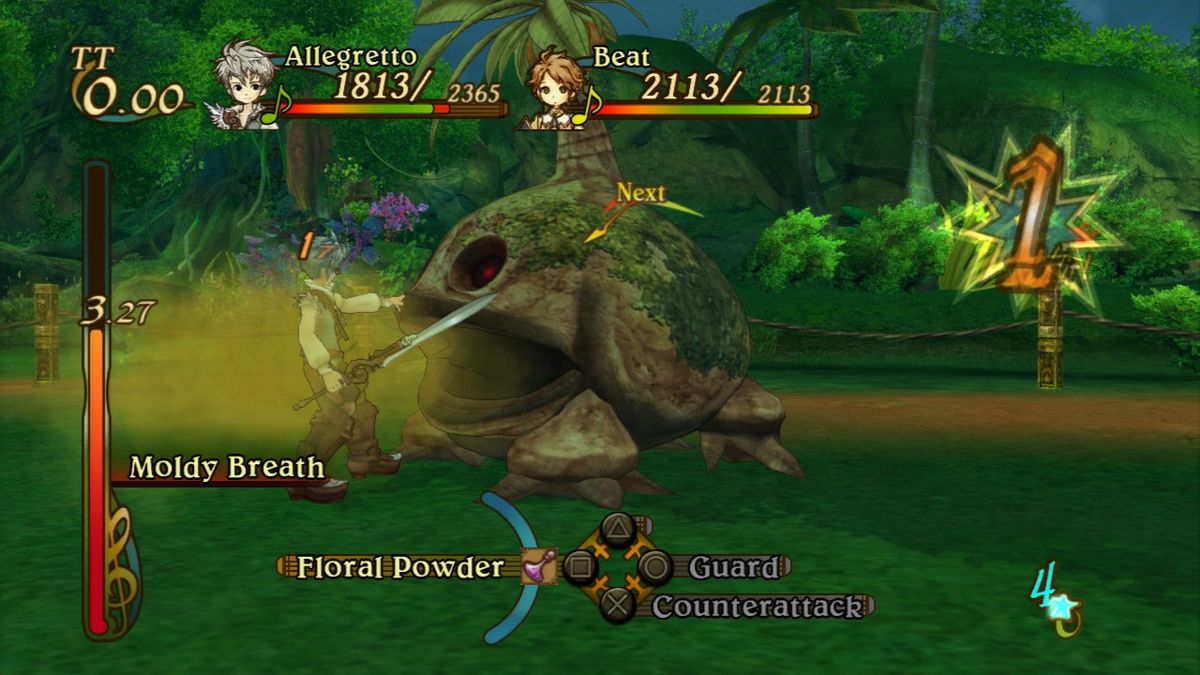Use the Floral Powder item
The width and height of the screenshot is (1200, 675).
coord(400,567)
